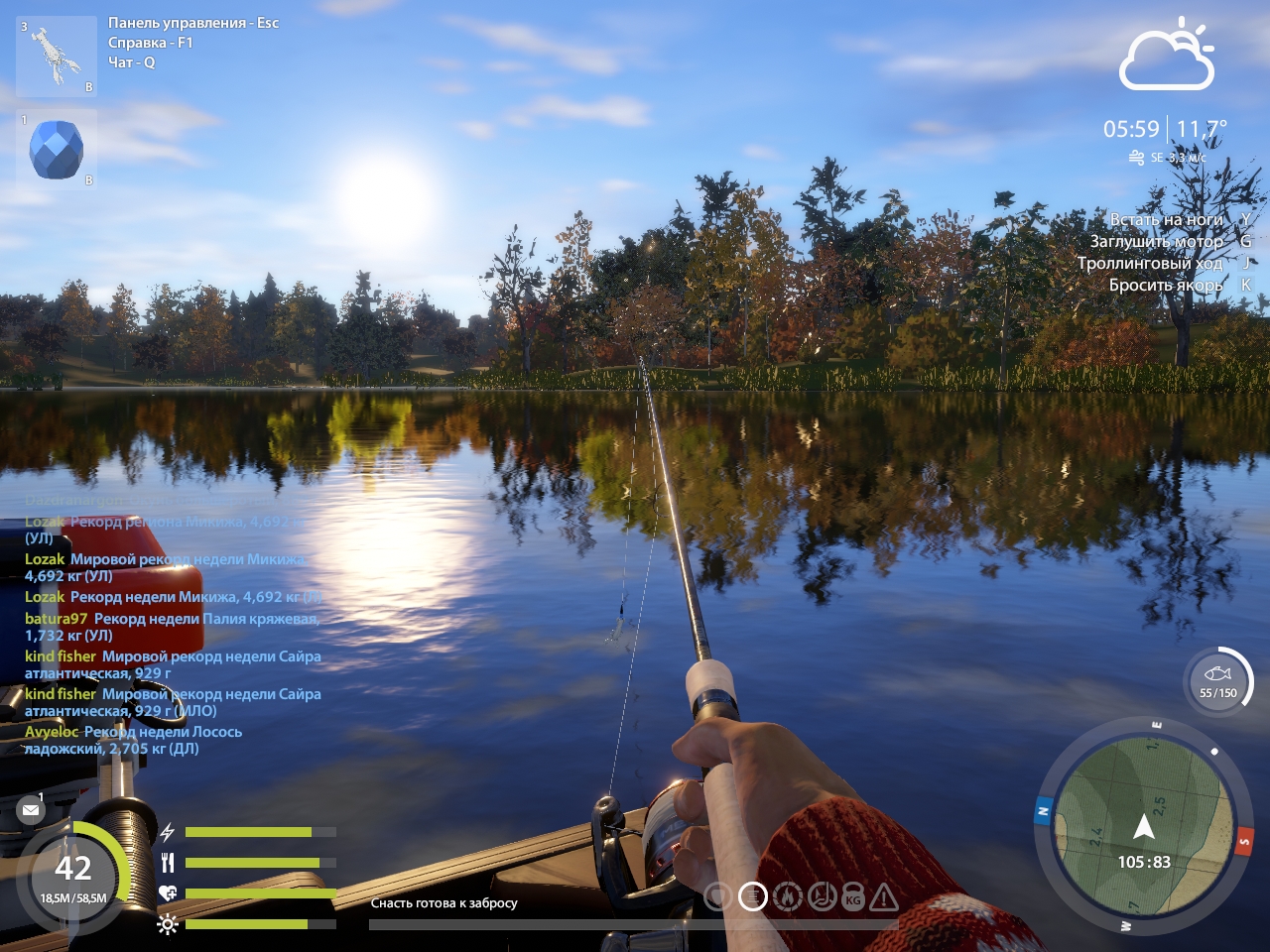
Task: Open the fish keepnet 55/150 indicator
Action: [x=1218, y=682]
